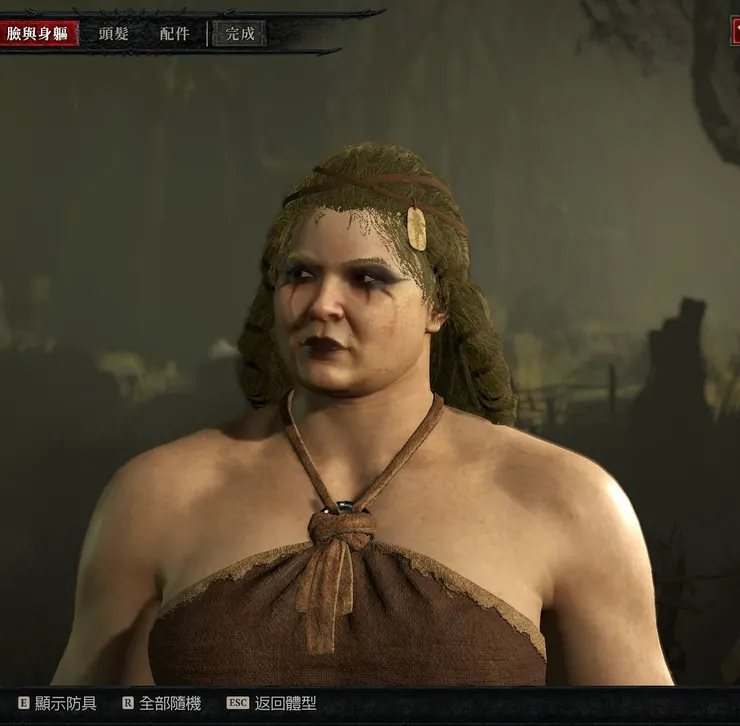
Task: Switch to the 臉與身軀 tab
Action: click(x=38, y=34)
